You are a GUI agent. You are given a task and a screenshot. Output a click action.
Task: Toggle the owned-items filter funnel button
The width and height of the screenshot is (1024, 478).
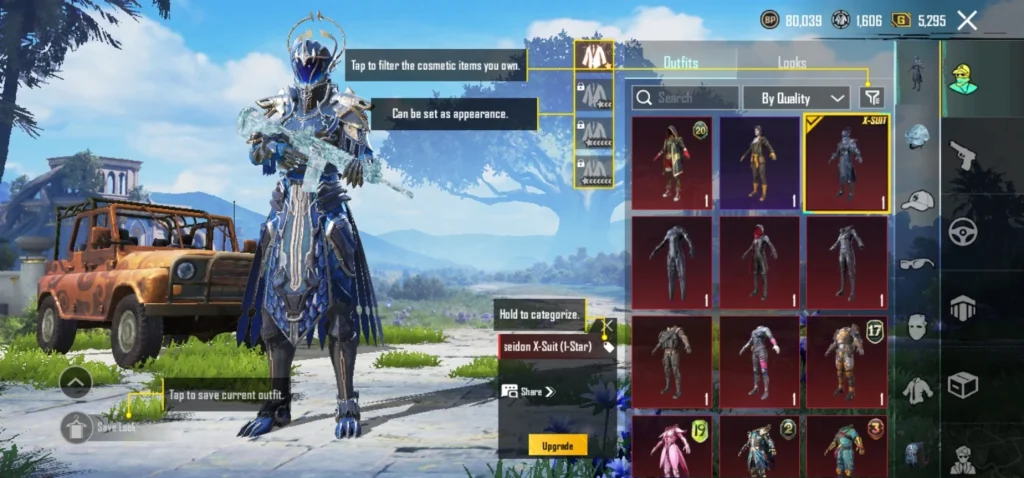872,97
